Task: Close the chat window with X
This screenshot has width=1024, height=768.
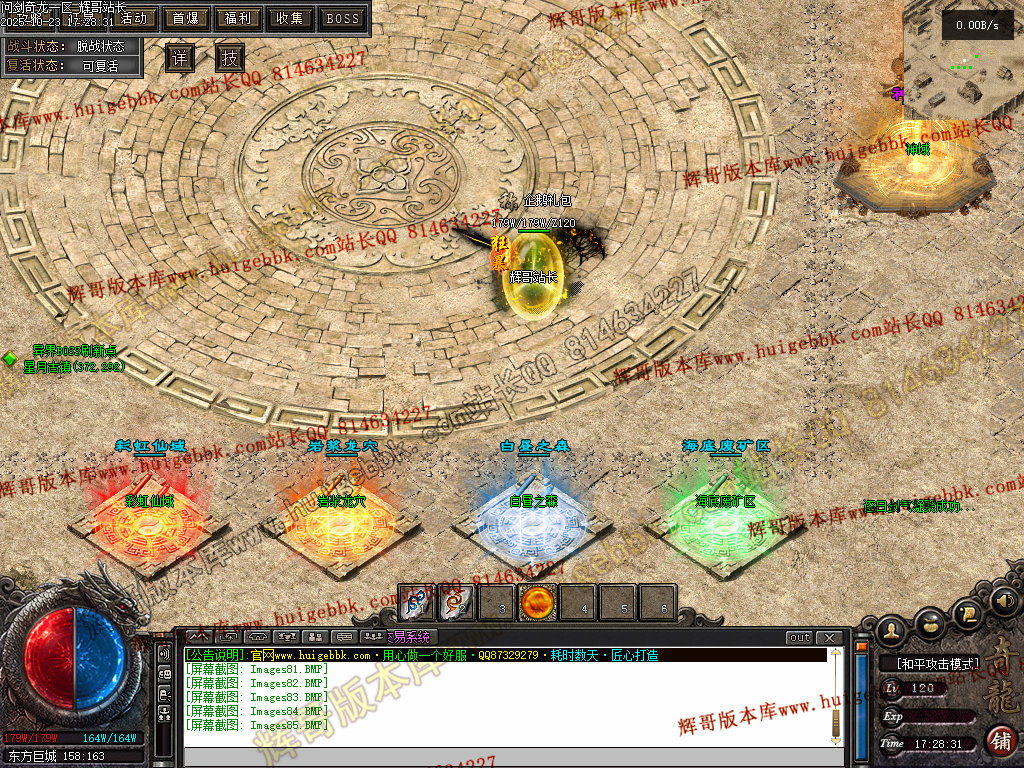Action: click(x=829, y=638)
